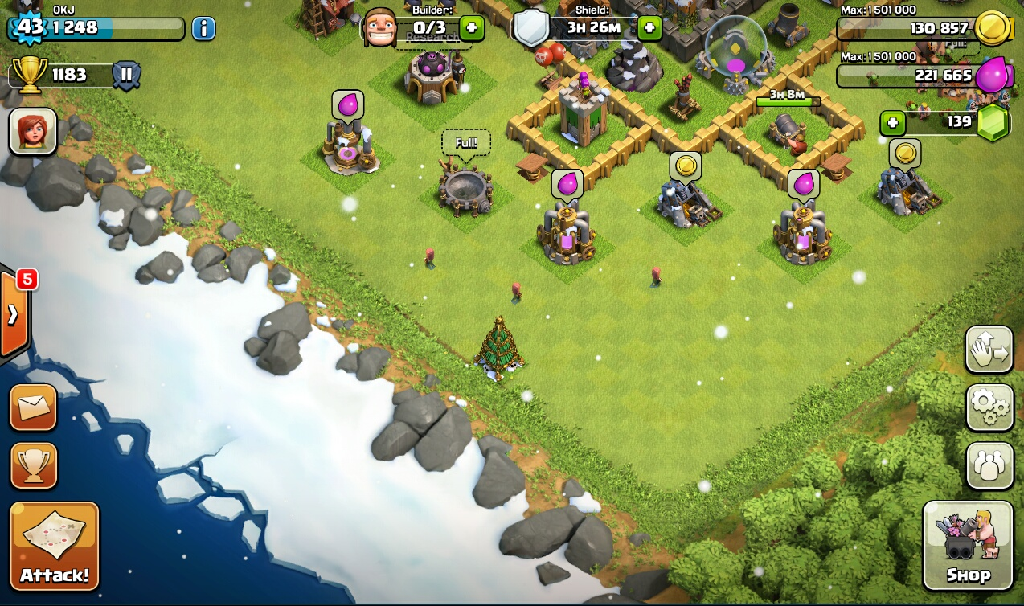Viewport: 1024px width, 606px height.
Task: Extend shield using the green plus
Action: point(649,27)
